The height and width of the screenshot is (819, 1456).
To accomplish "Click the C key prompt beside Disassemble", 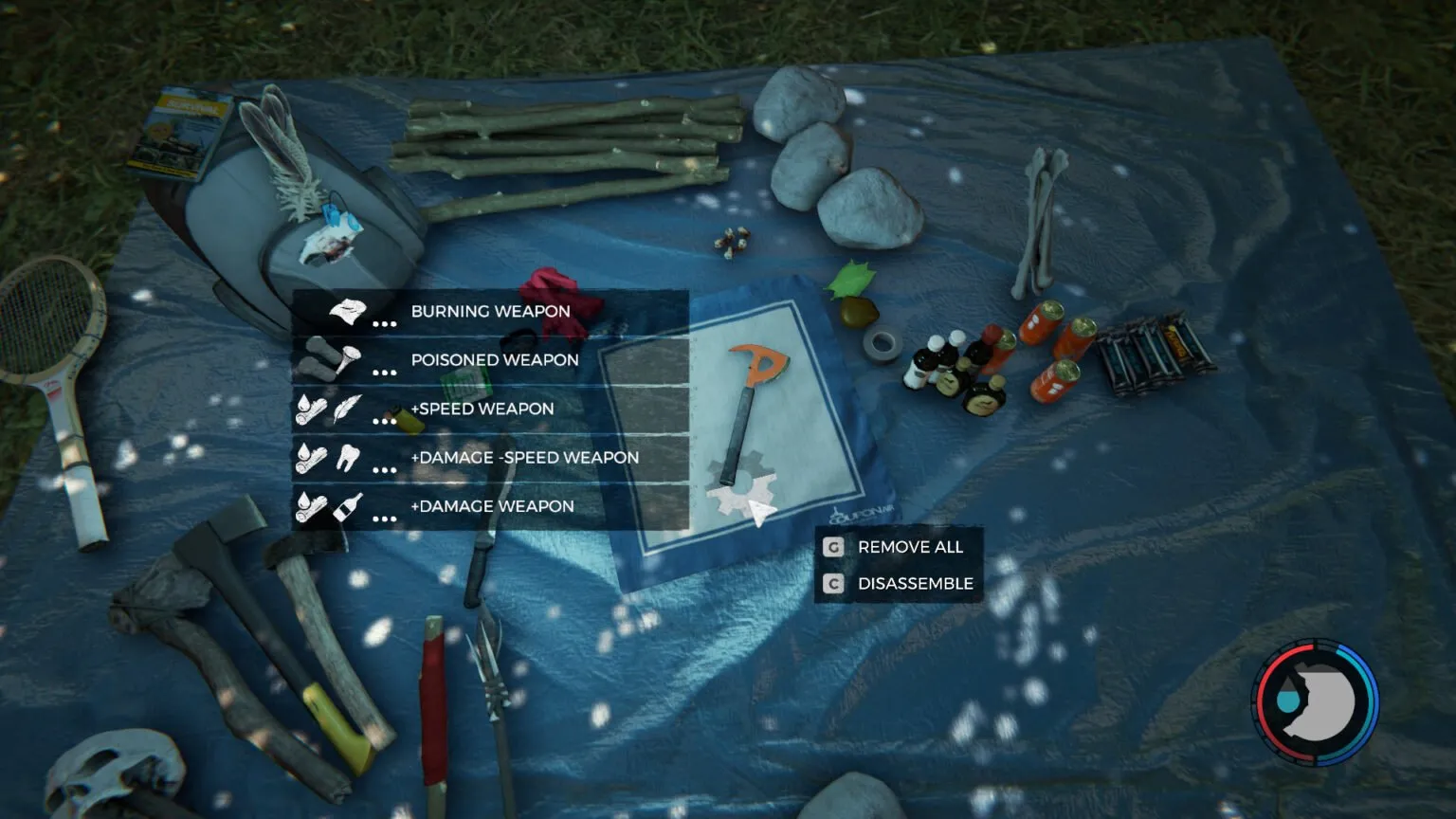I will point(831,583).
